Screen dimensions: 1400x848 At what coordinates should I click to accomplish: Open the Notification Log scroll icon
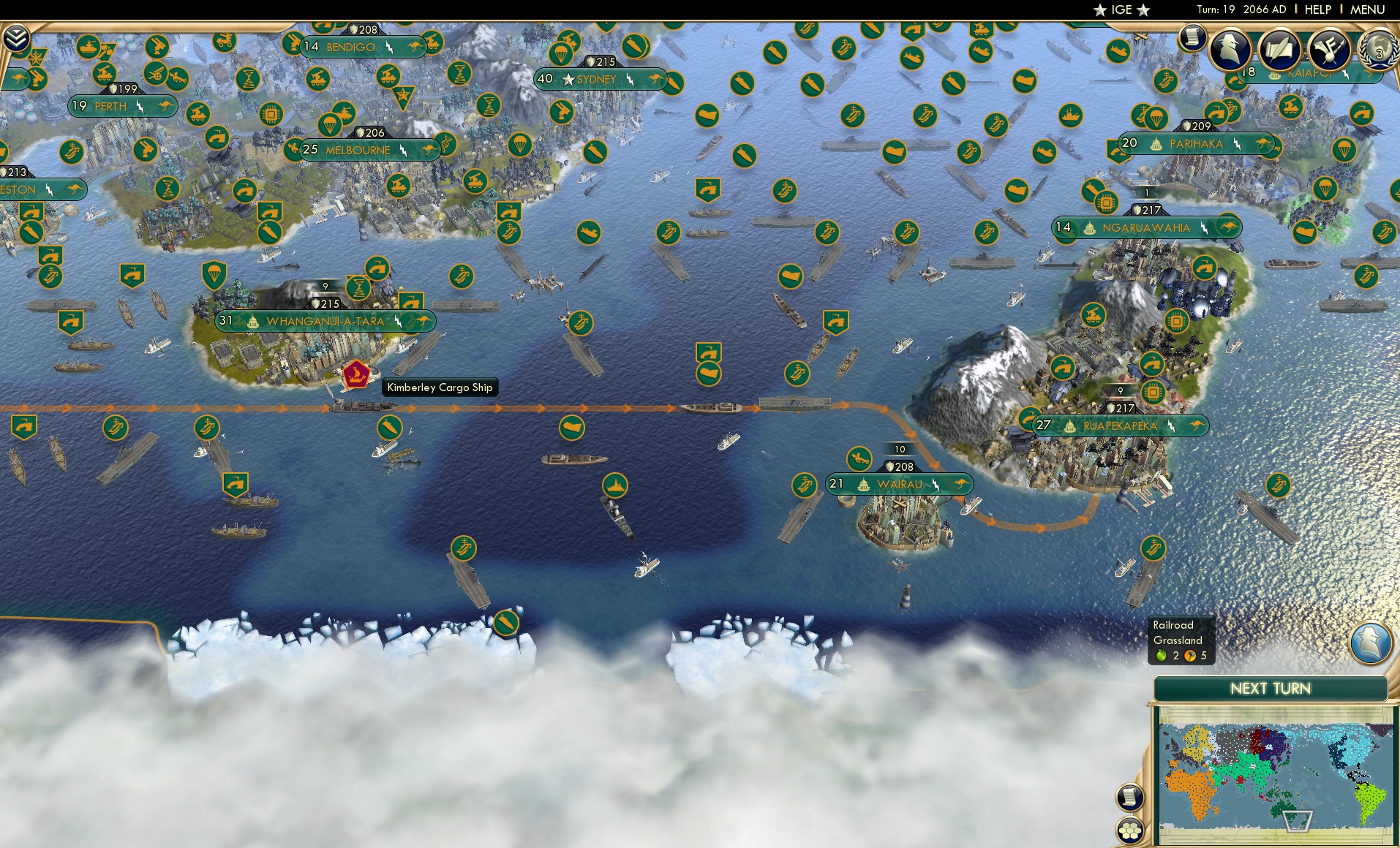pyautogui.click(x=1194, y=37)
